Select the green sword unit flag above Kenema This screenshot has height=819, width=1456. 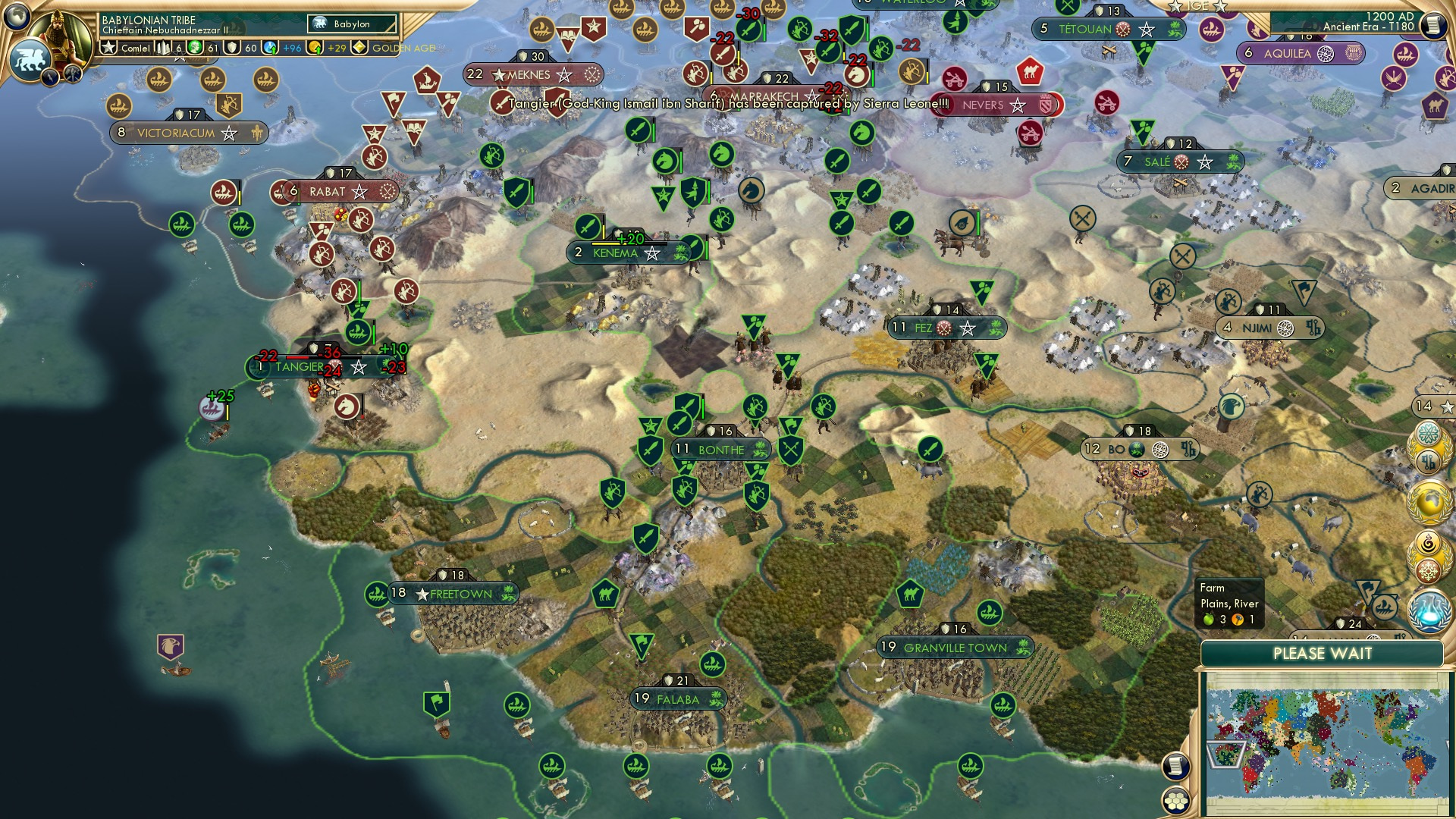click(589, 227)
